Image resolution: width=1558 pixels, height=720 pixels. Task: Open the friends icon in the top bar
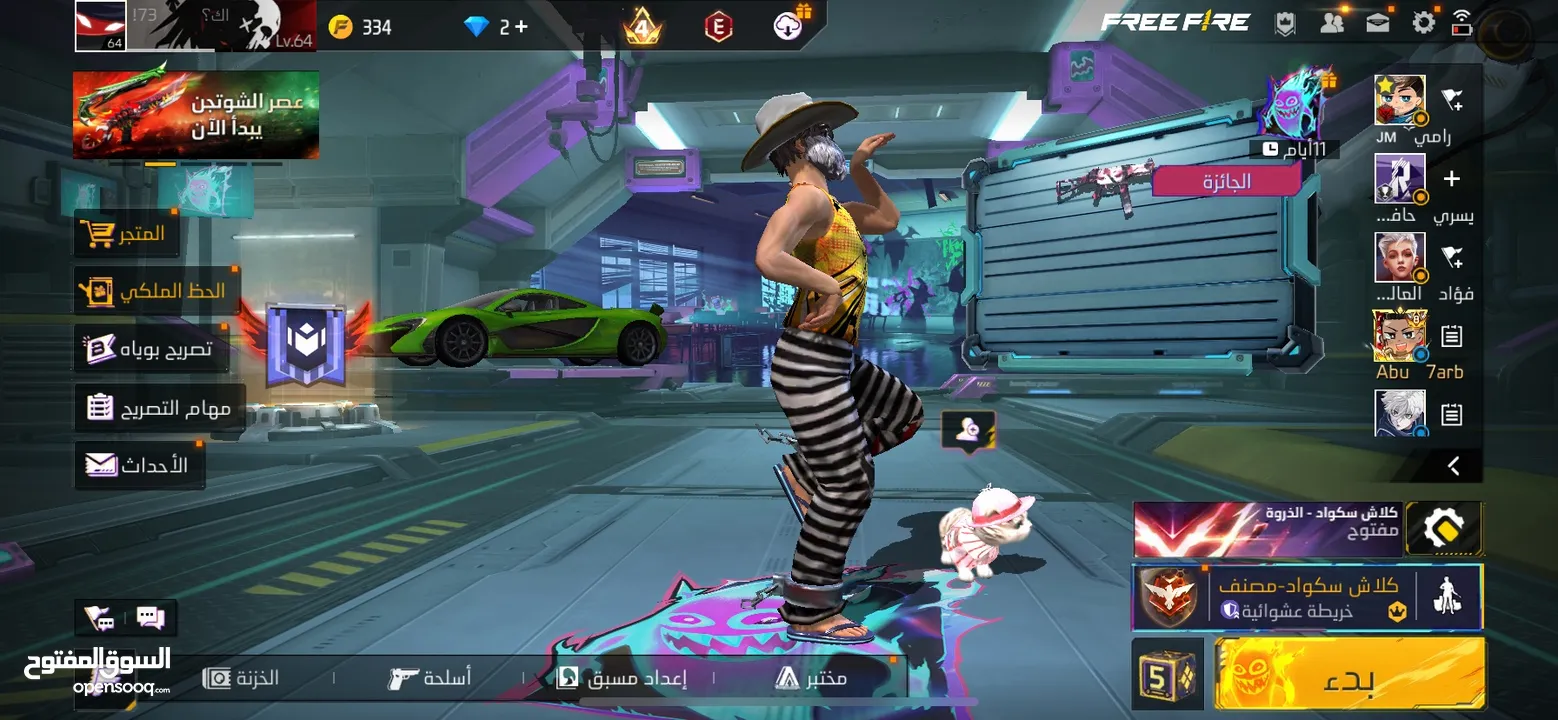tap(1332, 23)
